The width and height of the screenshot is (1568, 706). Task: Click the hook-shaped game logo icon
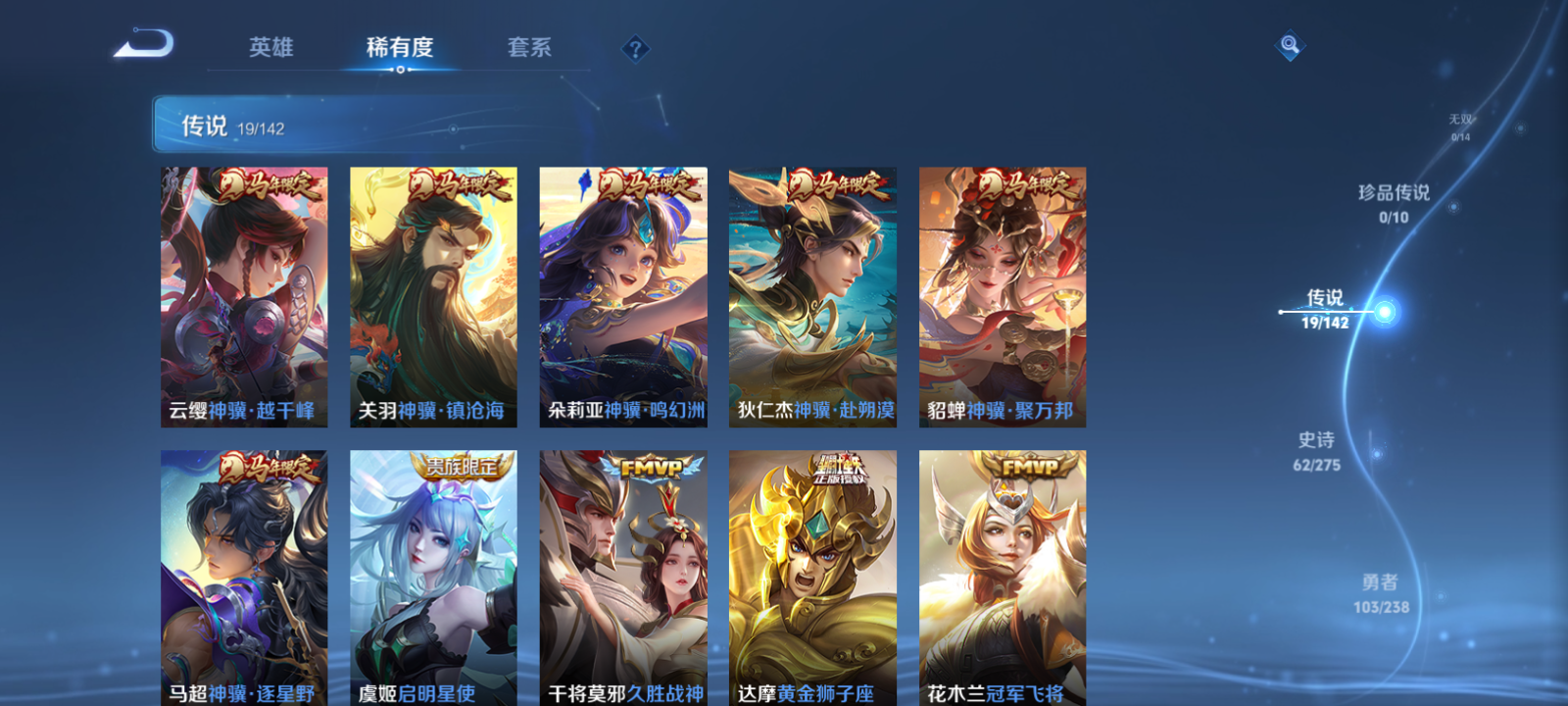(x=145, y=43)
